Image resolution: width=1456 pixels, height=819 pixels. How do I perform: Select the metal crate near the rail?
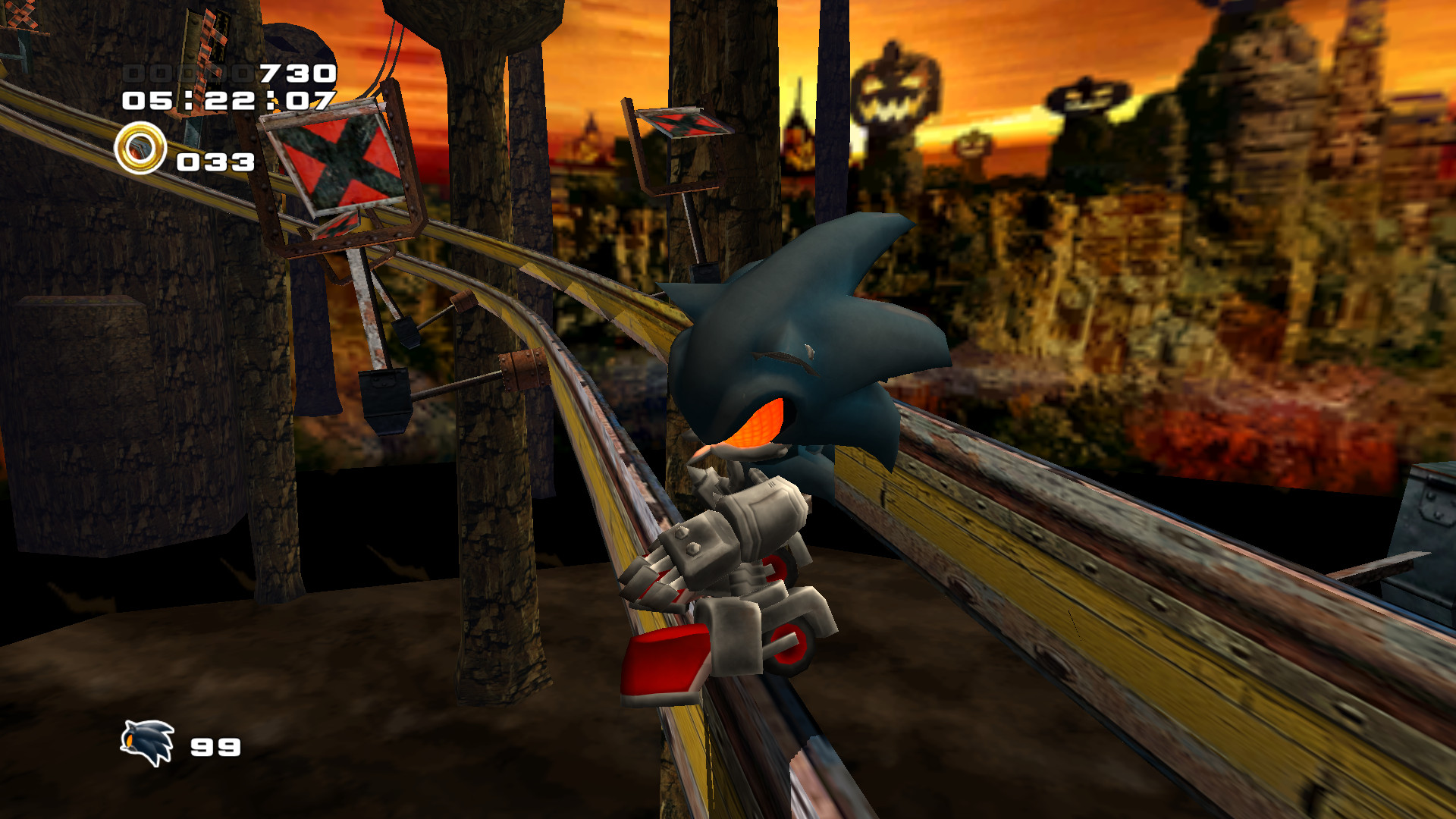pyautogui.click(x=1426, y=531)
